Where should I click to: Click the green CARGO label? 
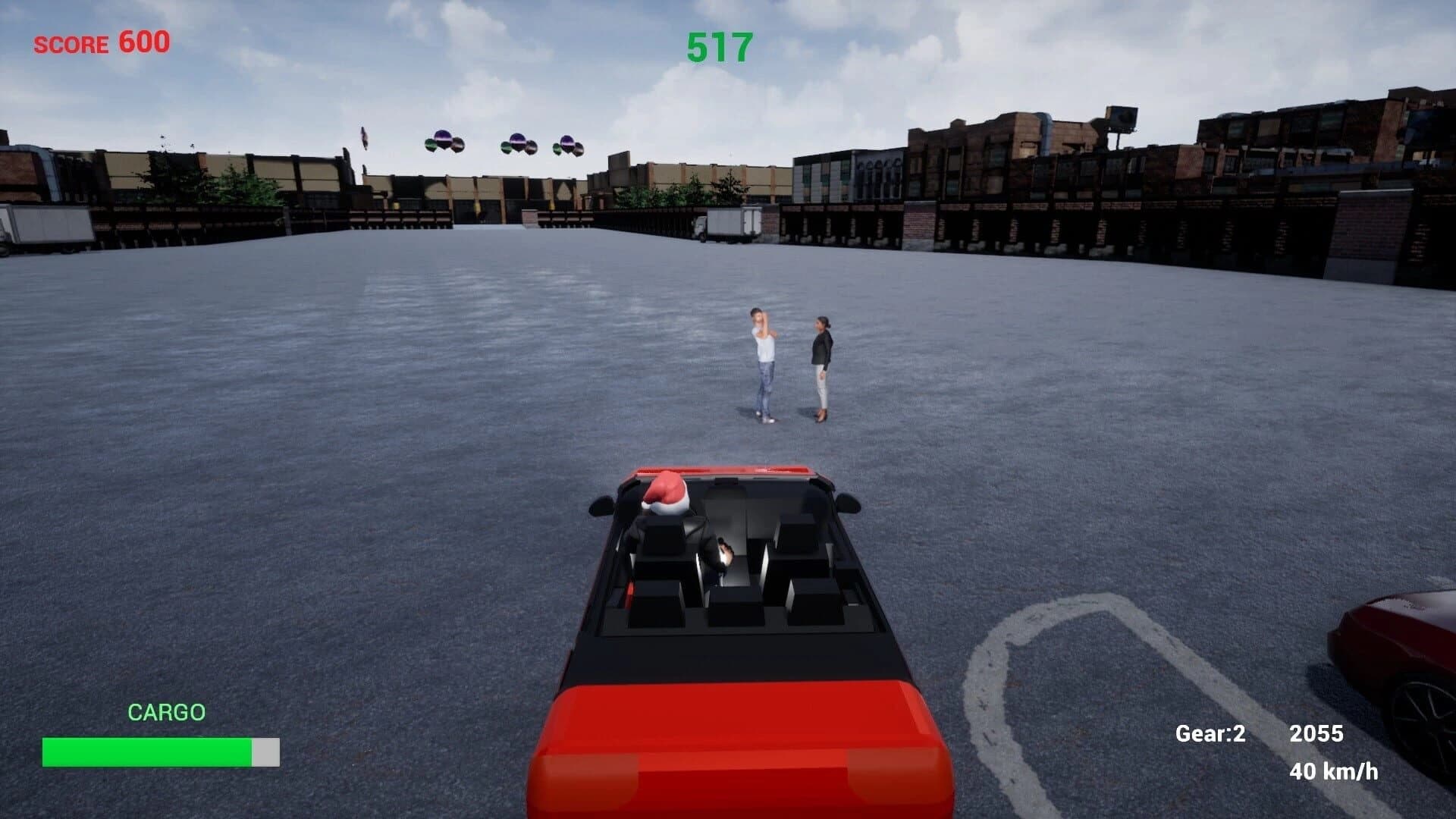point(167,711)
